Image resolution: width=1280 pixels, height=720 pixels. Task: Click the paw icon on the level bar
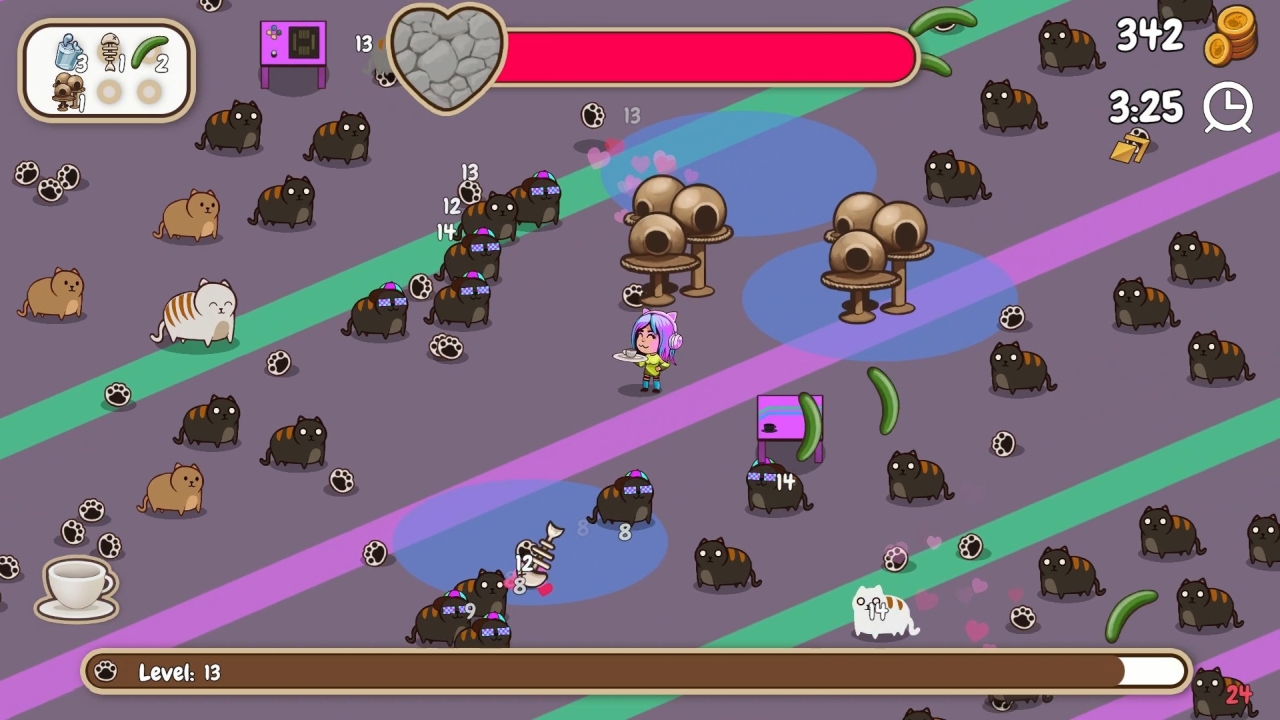[107, 671]
